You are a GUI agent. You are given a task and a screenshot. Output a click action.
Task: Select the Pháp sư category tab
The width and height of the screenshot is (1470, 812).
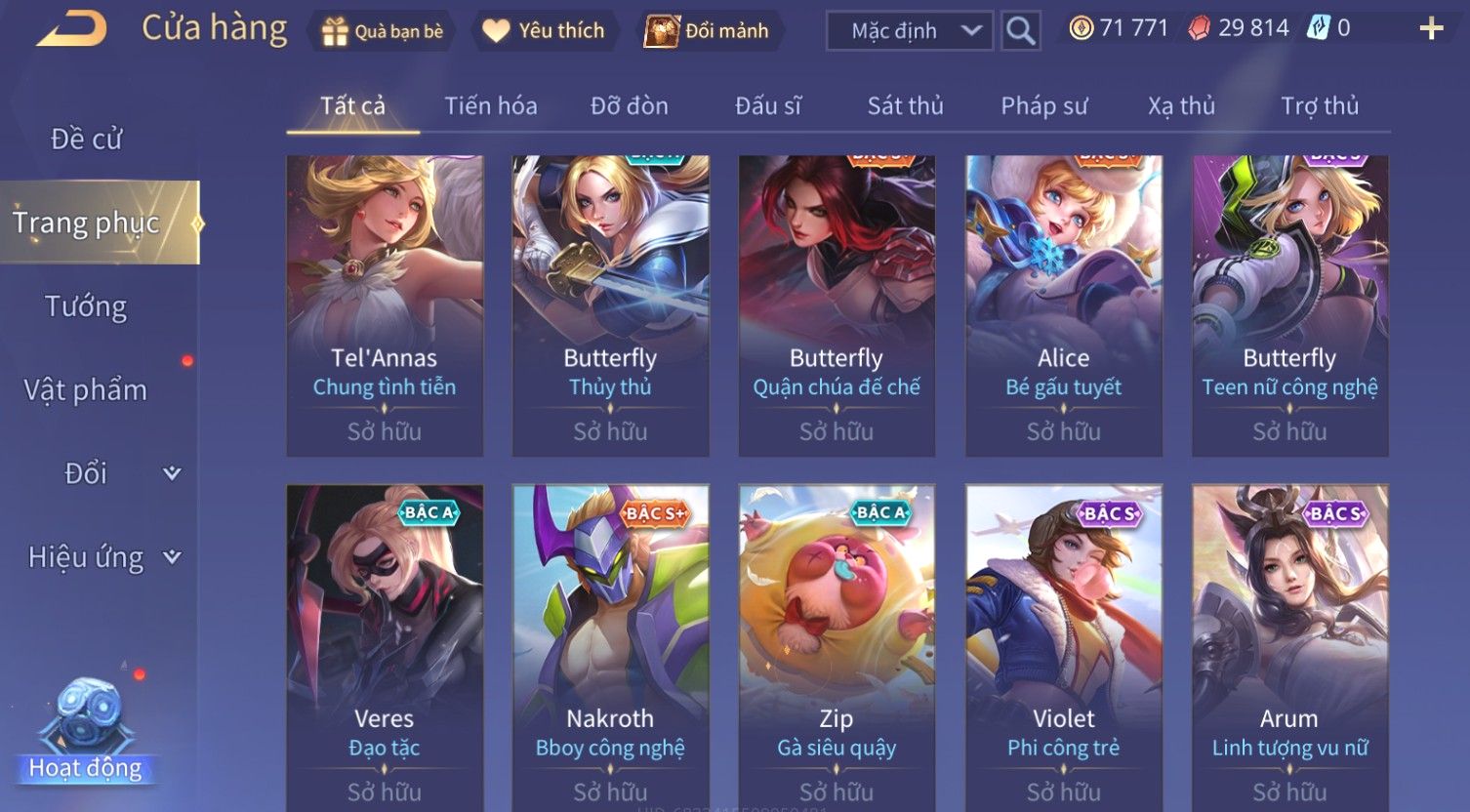tap(1043, 105)
